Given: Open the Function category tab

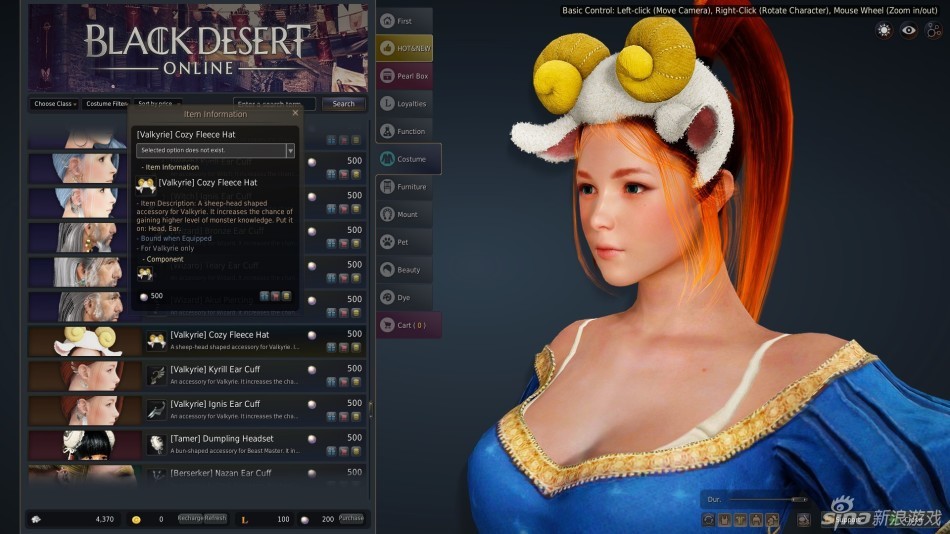Looking at the screenshot, I should pyautogui.click(x=405, y=131).
